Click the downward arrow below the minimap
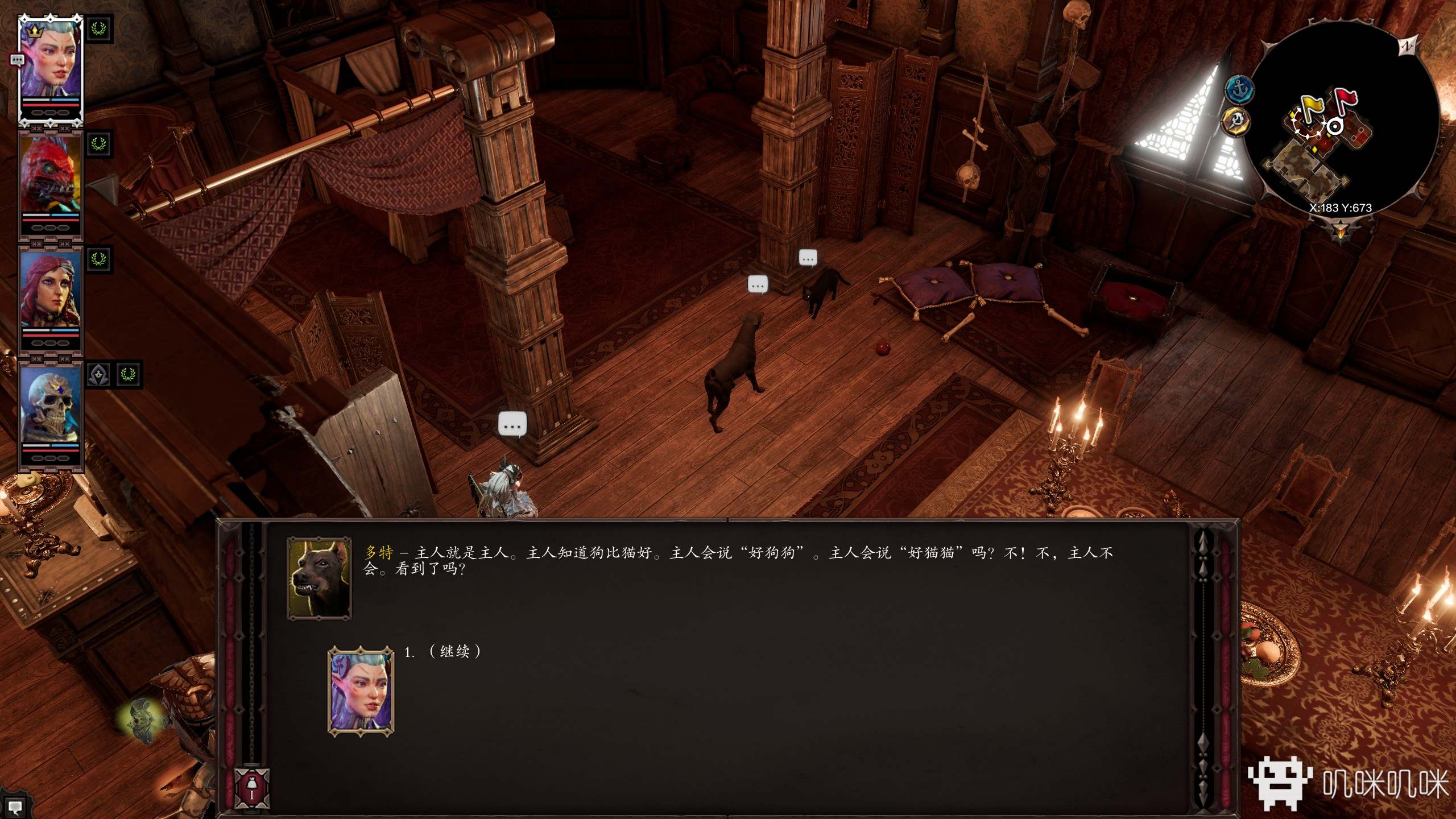Screen dimensions: 1456x819 coord(1341,231)
